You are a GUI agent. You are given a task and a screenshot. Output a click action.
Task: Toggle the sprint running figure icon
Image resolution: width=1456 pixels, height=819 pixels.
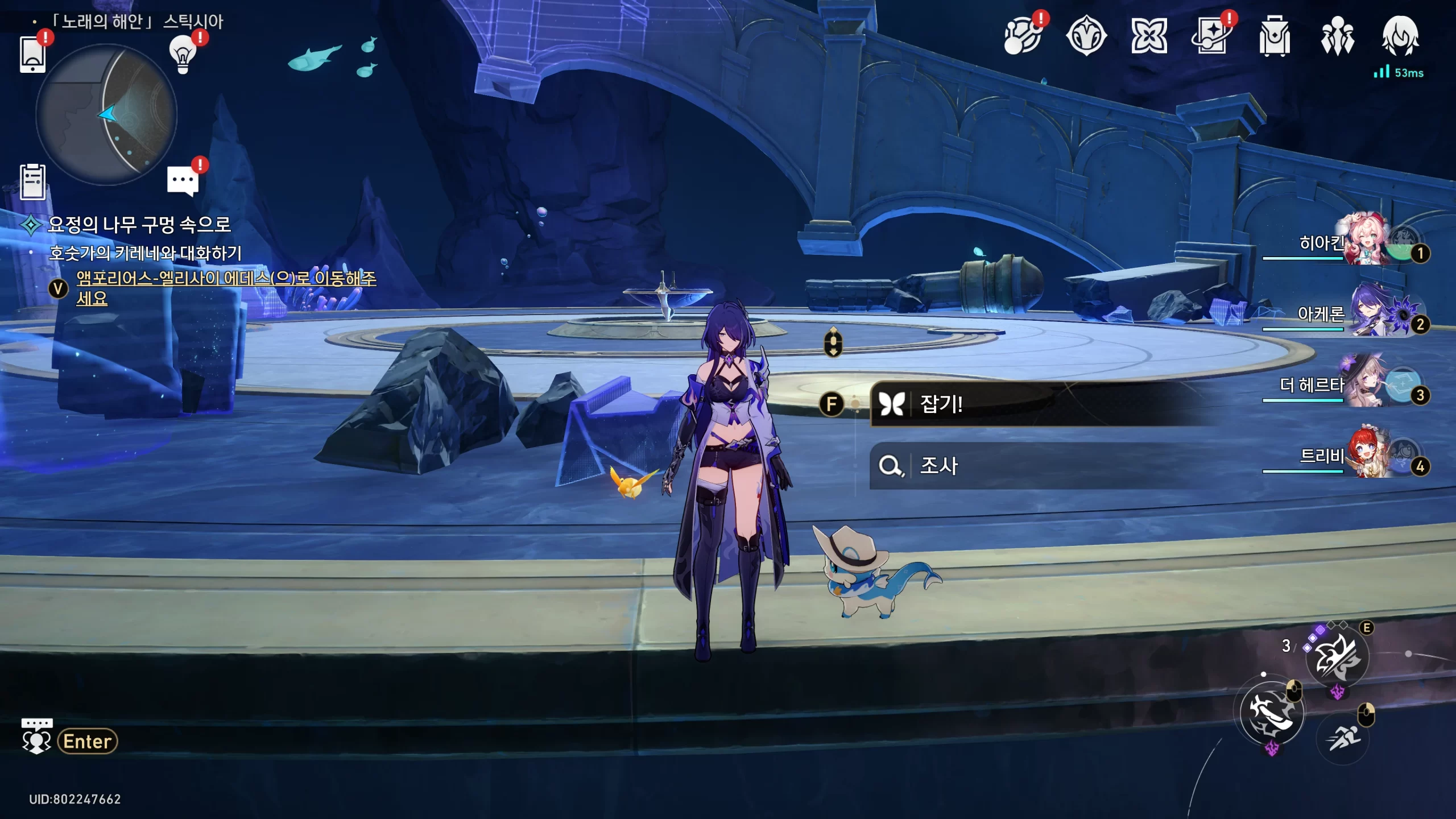point(1343,738)
